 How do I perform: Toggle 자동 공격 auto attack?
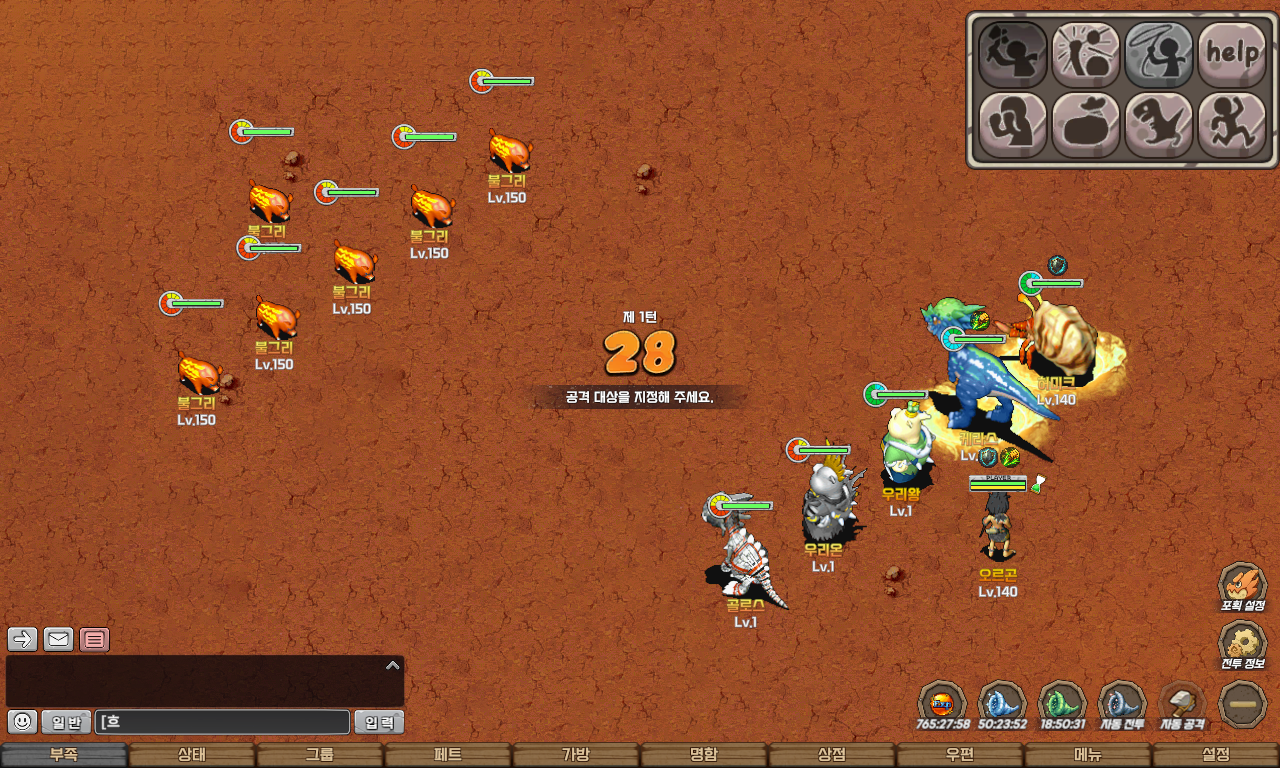pos(1182,704)
